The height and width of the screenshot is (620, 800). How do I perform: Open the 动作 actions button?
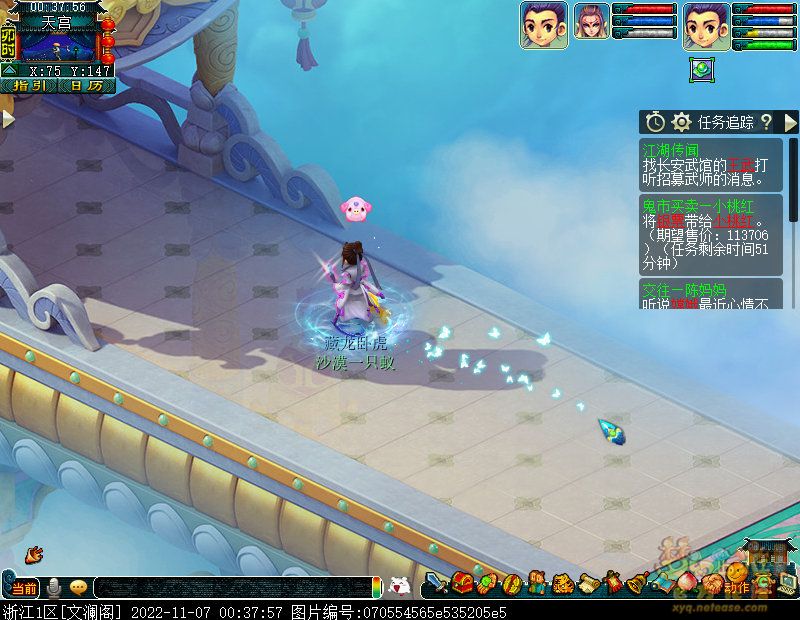pyautogui.click(x=736, y=587)
